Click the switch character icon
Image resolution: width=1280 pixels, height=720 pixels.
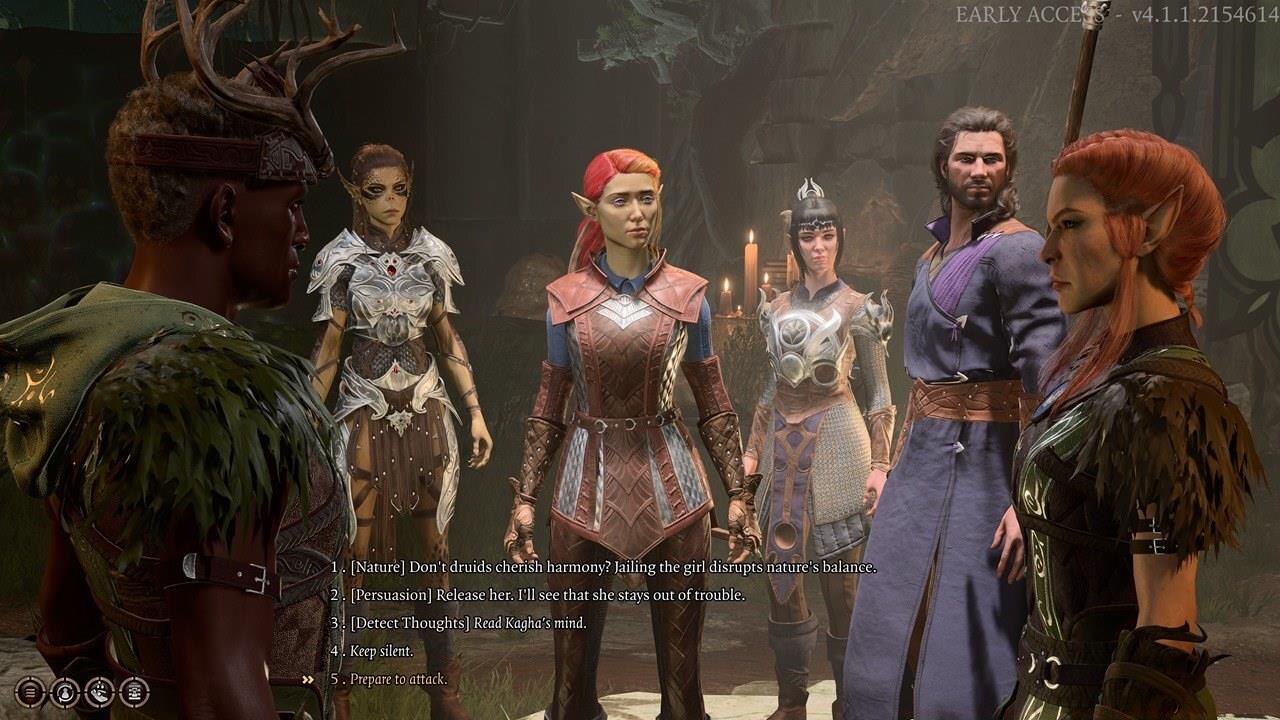click(65, 691)
